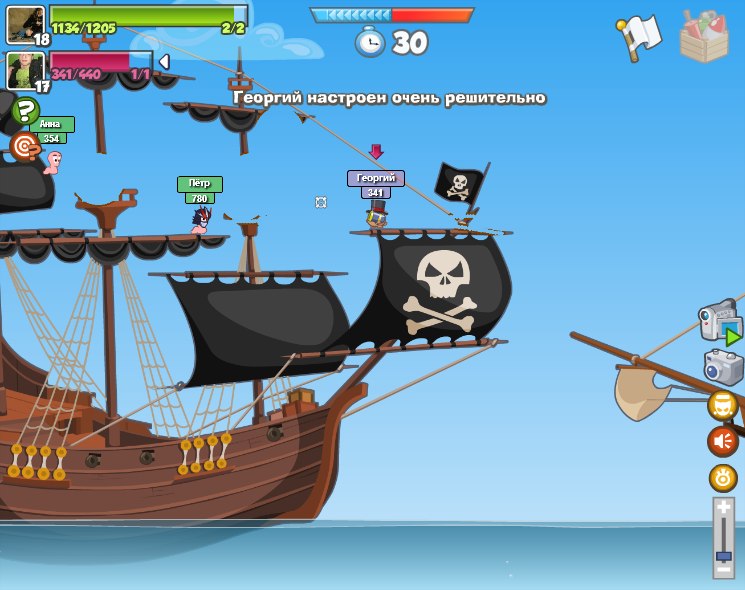Select the level 18 player avatar

click(x=25, y=24)
